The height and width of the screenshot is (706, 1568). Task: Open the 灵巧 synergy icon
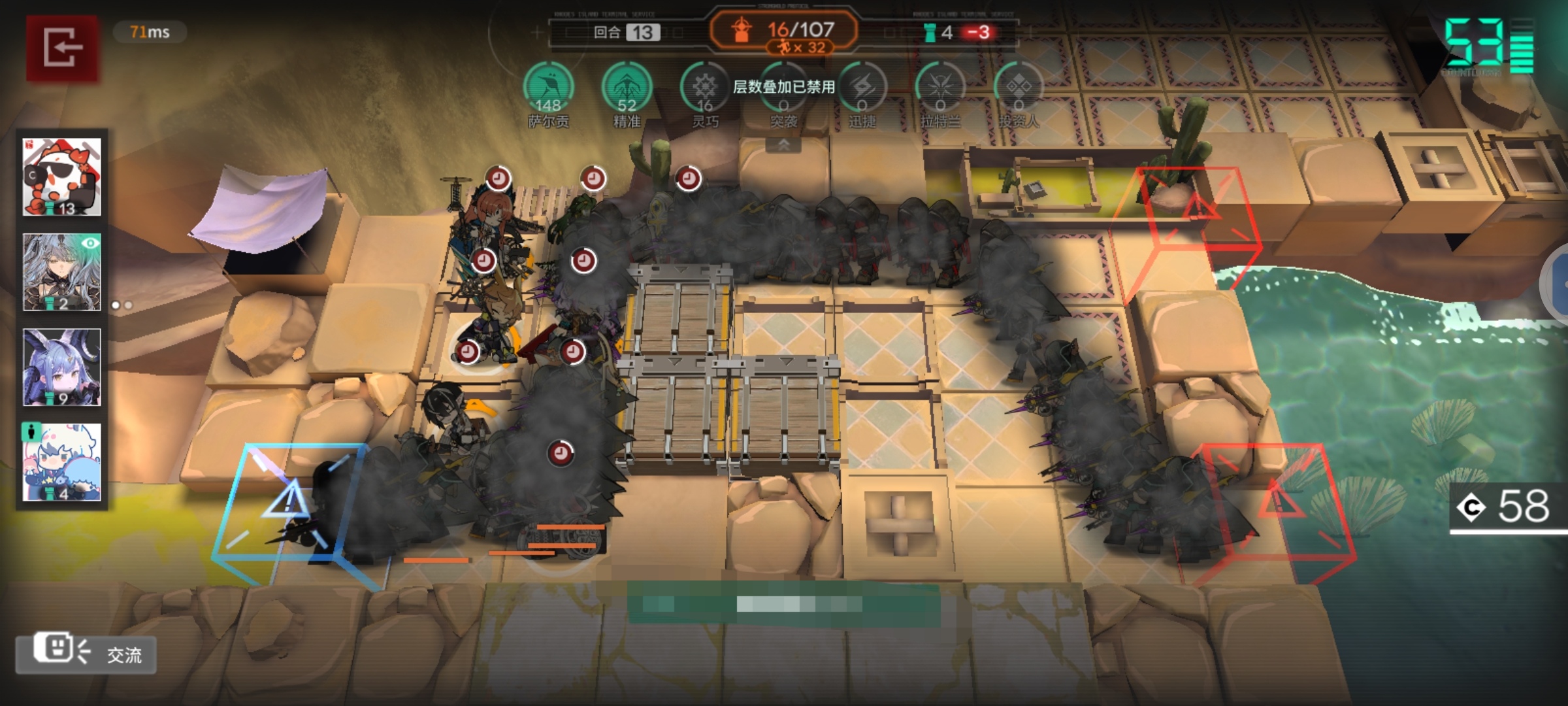pos(705,88)
